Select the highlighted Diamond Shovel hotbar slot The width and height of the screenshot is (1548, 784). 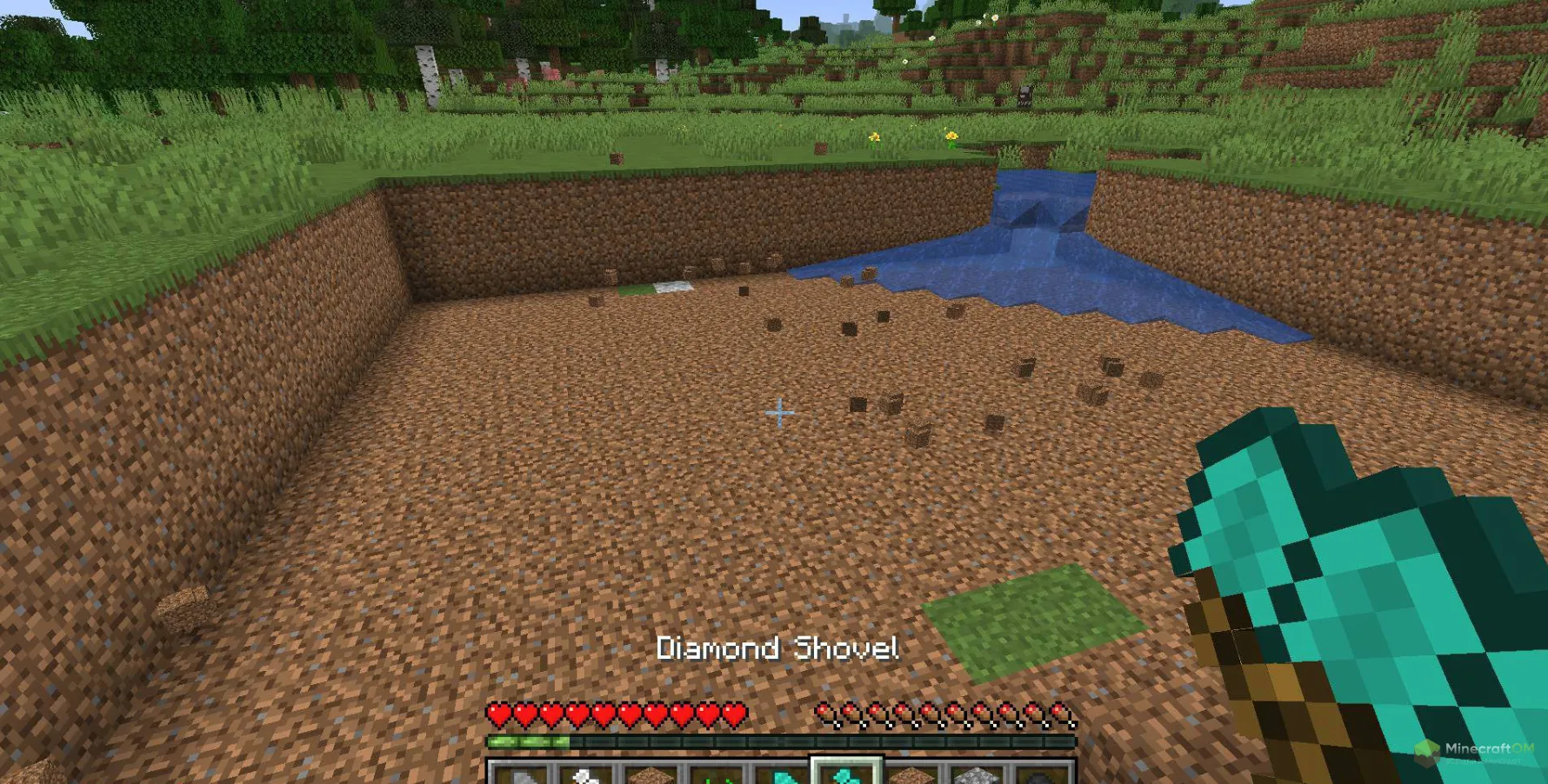(846, 773)
